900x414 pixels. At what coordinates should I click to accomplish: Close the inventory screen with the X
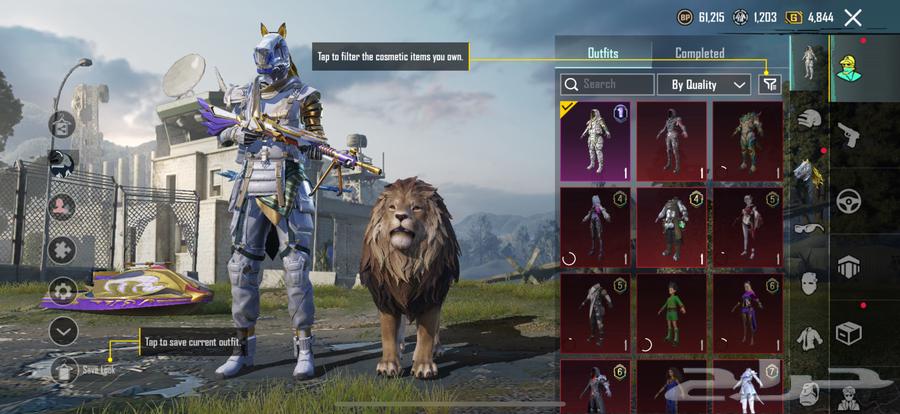click(853, 17)
